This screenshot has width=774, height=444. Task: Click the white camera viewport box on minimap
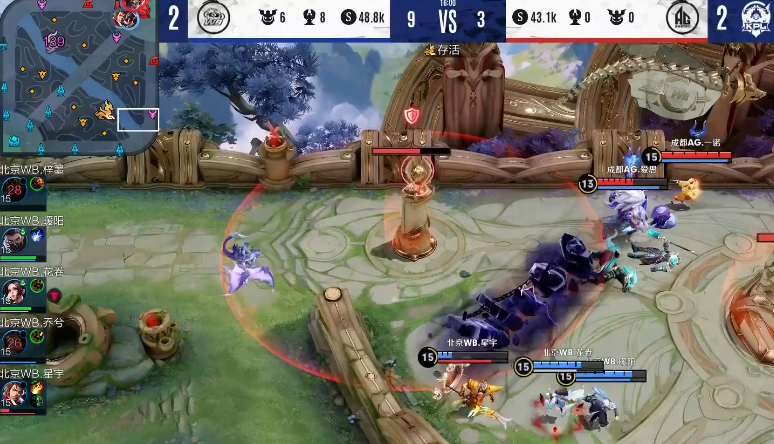(x=138, y=119)
